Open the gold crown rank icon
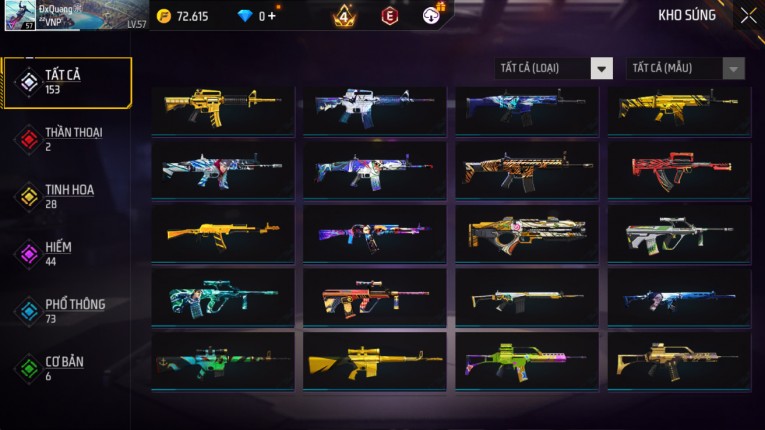Image resolution: width=765 pixels, height=430 pixels. point(343,16)
